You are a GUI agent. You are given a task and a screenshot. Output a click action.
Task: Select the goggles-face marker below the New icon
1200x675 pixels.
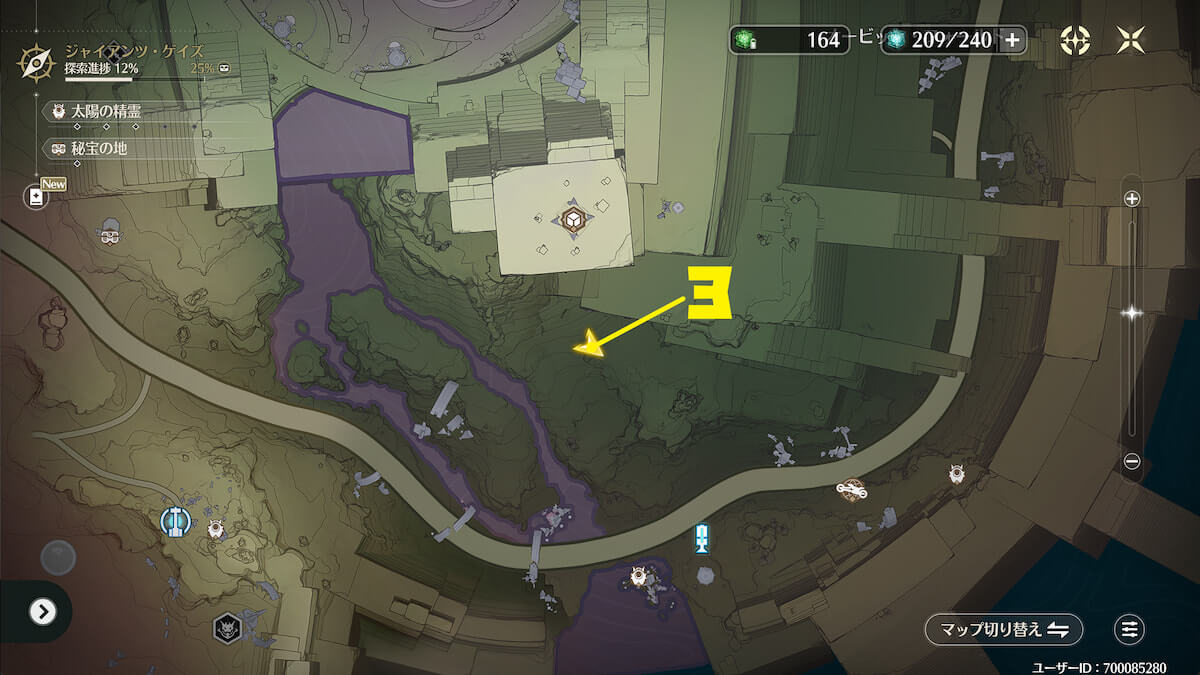(x=110, y=234)
